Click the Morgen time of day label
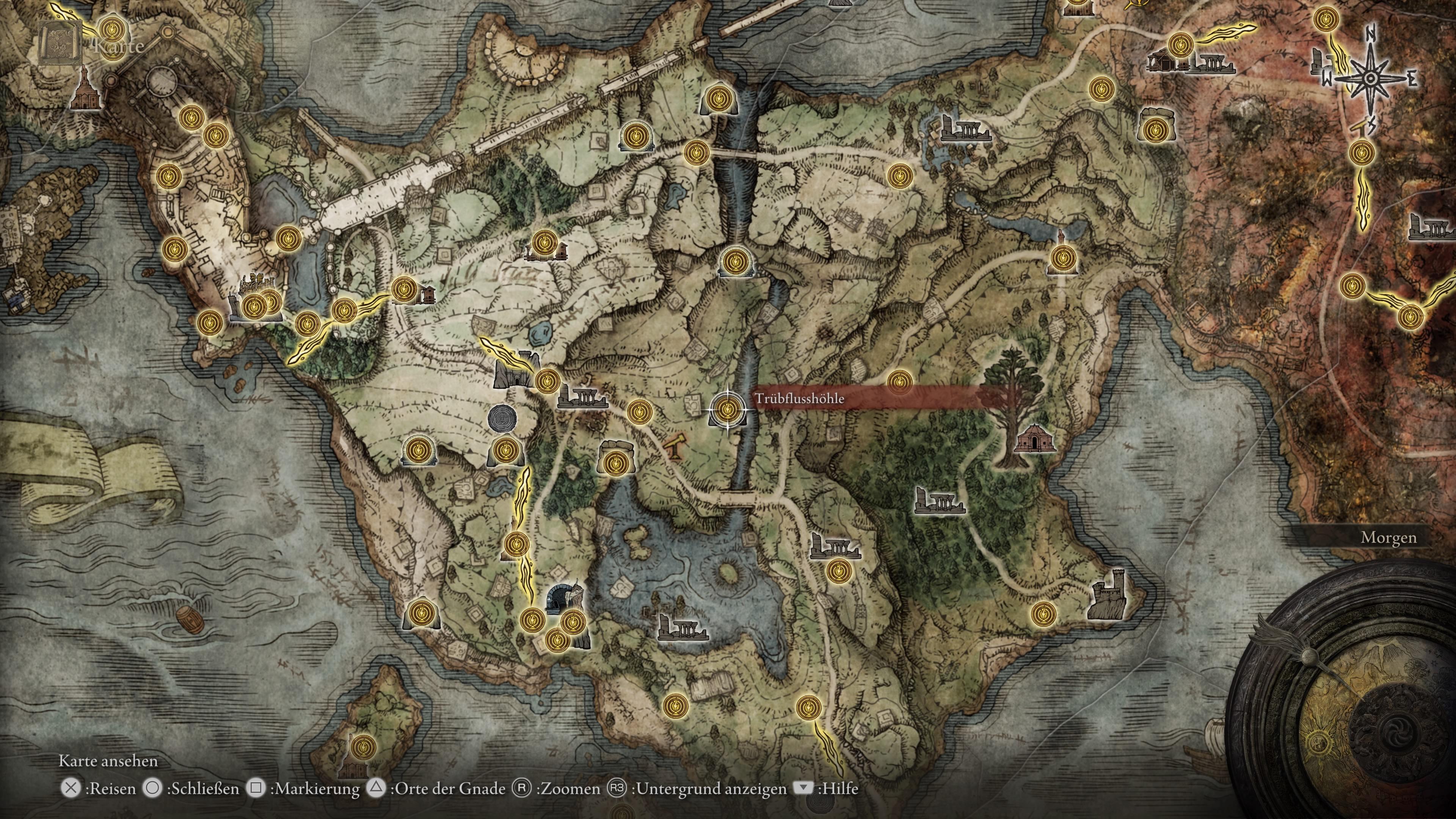1456x819 pixels. coord(1388,537)
